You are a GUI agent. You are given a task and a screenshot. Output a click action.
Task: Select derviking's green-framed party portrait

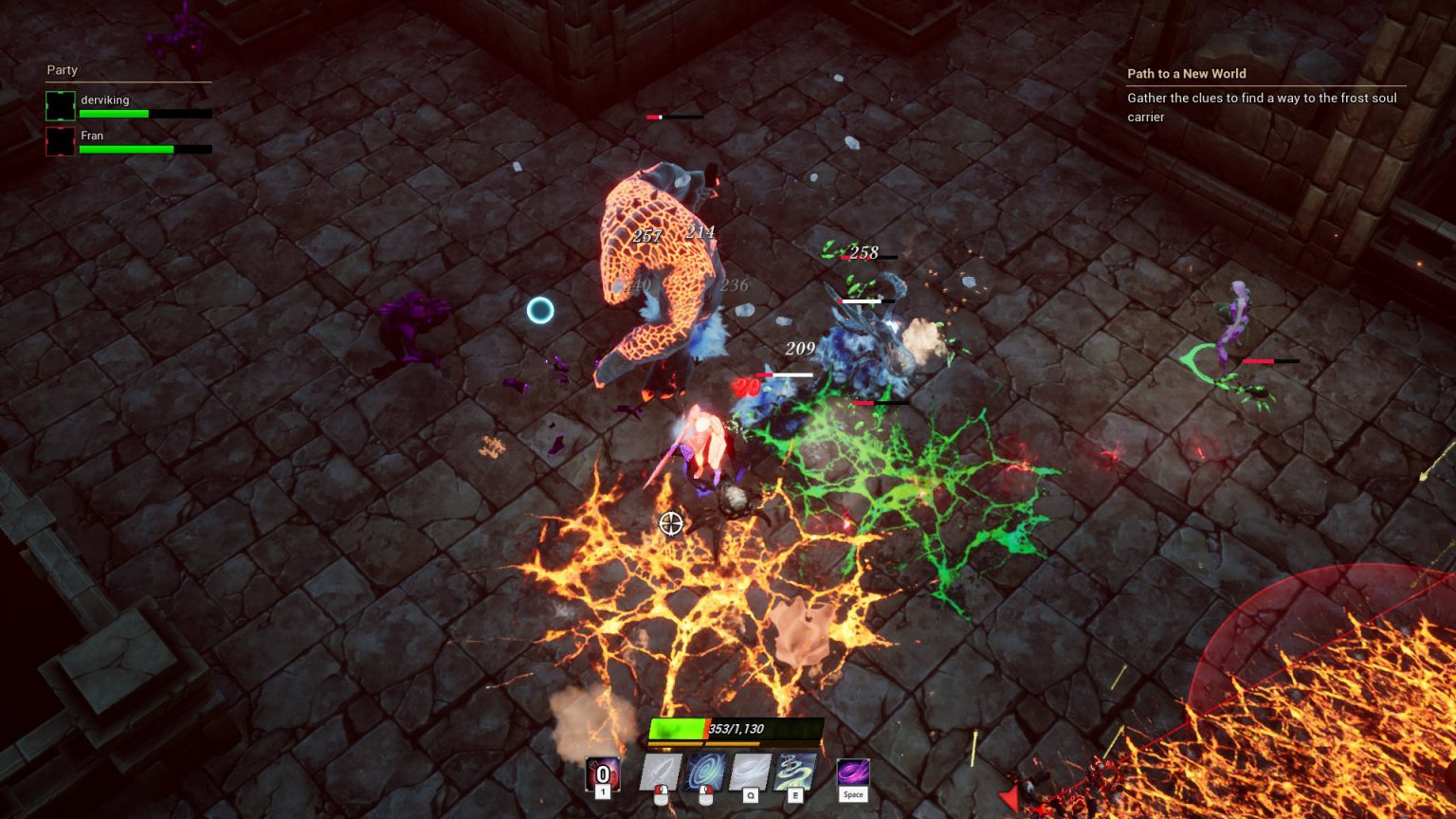click(61, 105)
